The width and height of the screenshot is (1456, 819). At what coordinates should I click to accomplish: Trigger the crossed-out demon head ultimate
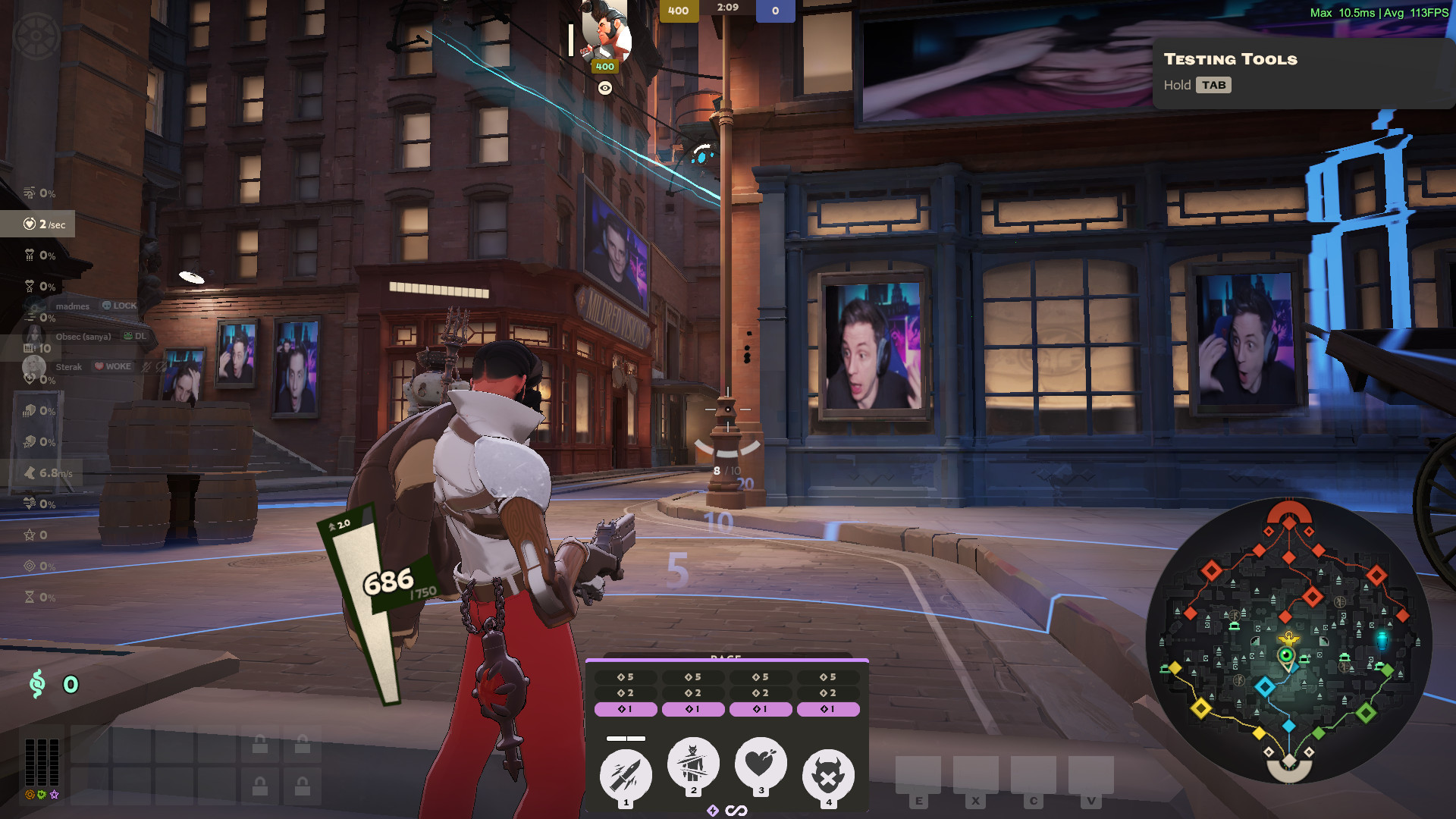pos(828,775)
